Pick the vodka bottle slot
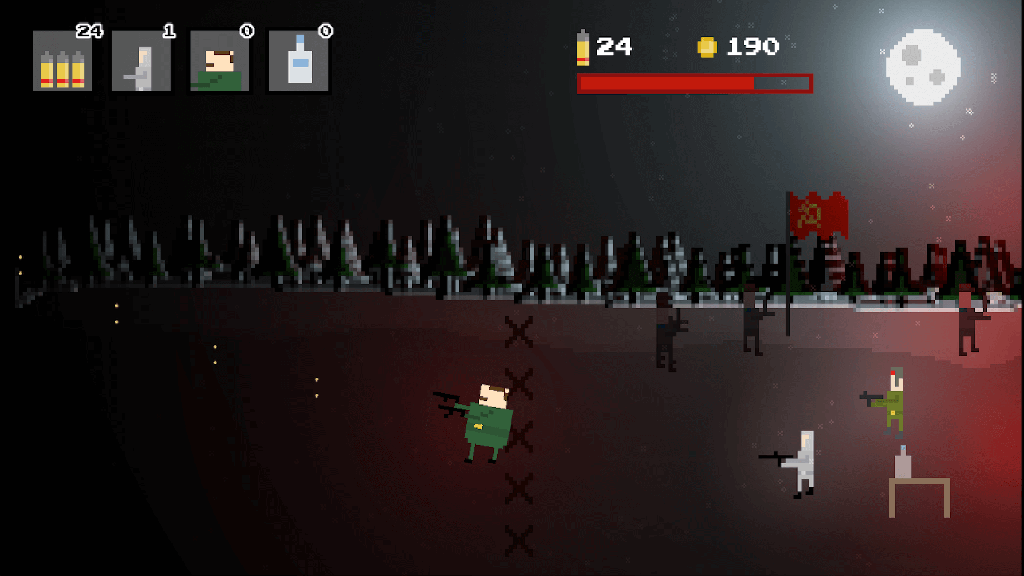 pos(298,62)
